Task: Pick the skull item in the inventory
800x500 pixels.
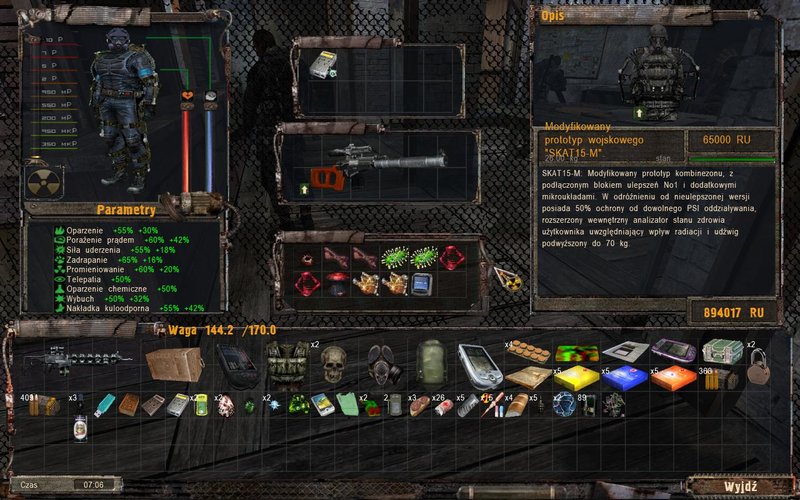Action: [x=333, y=363]
